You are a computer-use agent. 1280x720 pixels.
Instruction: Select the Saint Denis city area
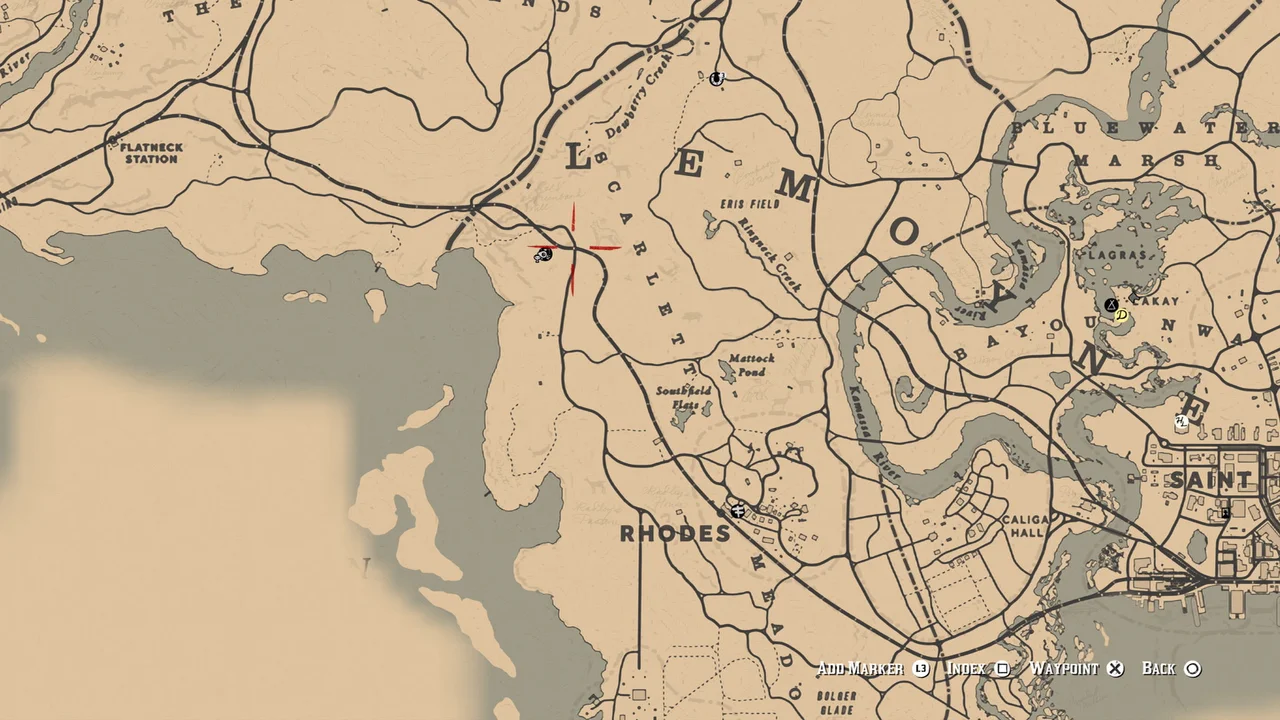tap(1210, 480)
